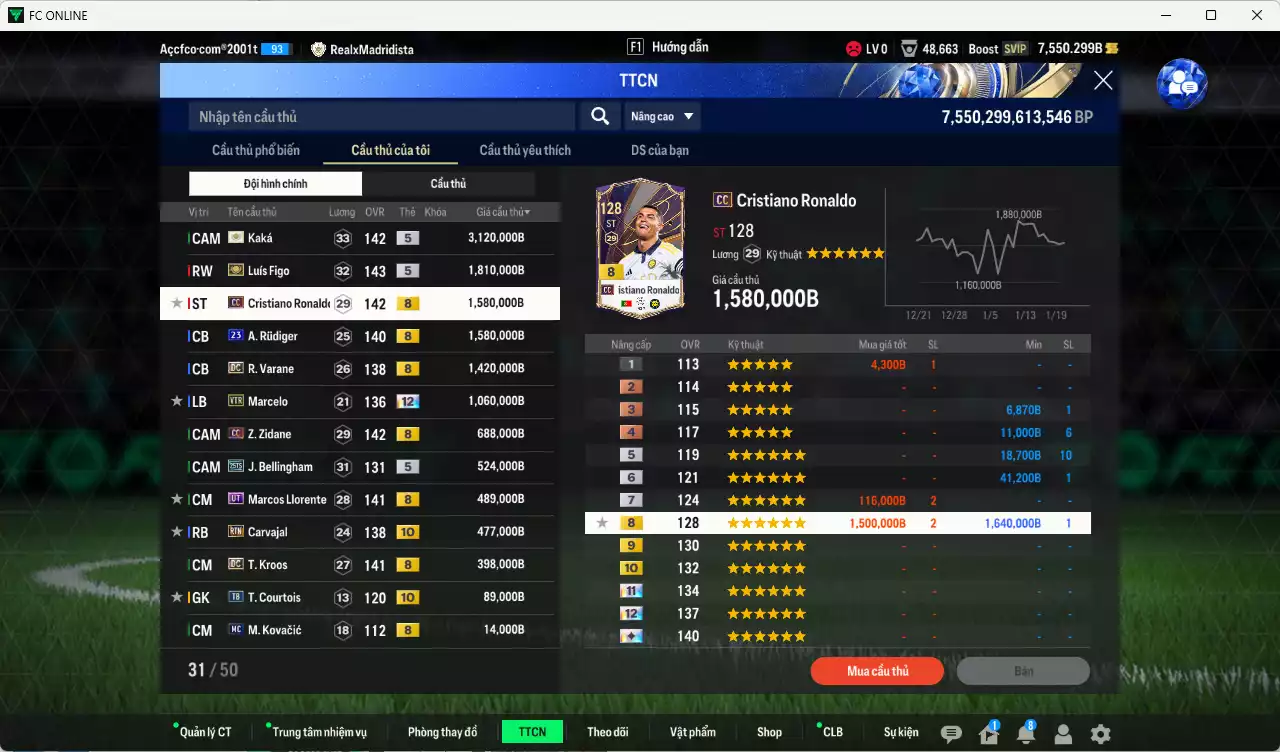Open home notifications icon with badge 1

click(989, 734)
